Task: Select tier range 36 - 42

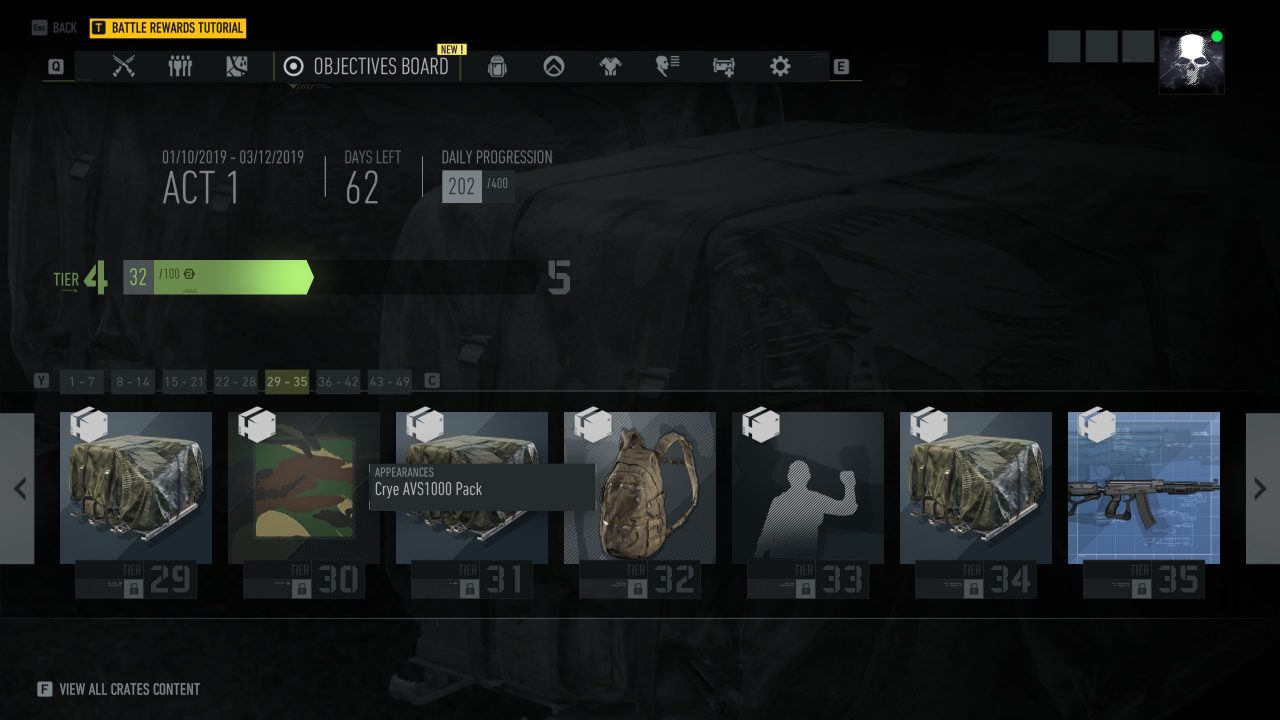Action: pos(338,381)
